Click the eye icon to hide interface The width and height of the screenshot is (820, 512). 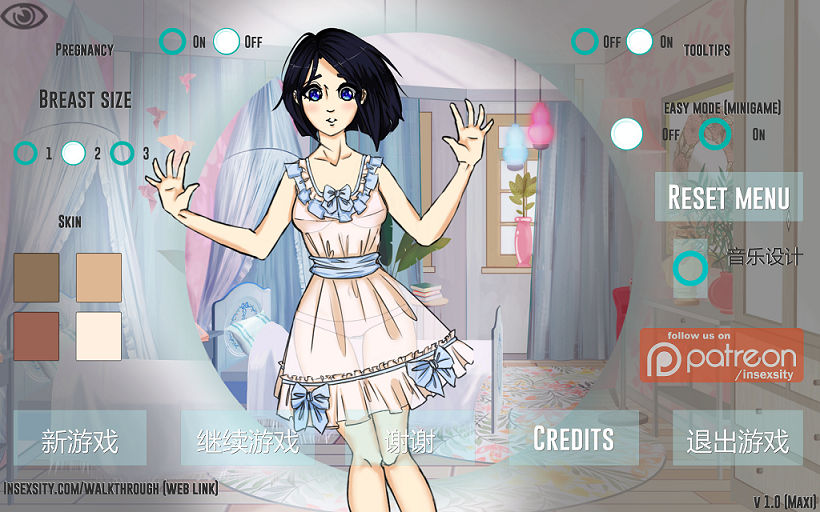coord(23,16)
